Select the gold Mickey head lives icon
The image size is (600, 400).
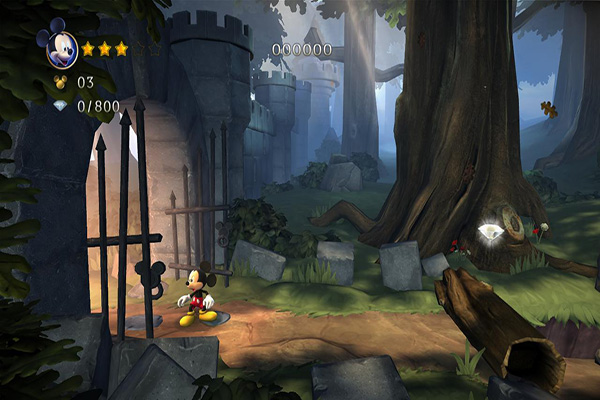58,82
